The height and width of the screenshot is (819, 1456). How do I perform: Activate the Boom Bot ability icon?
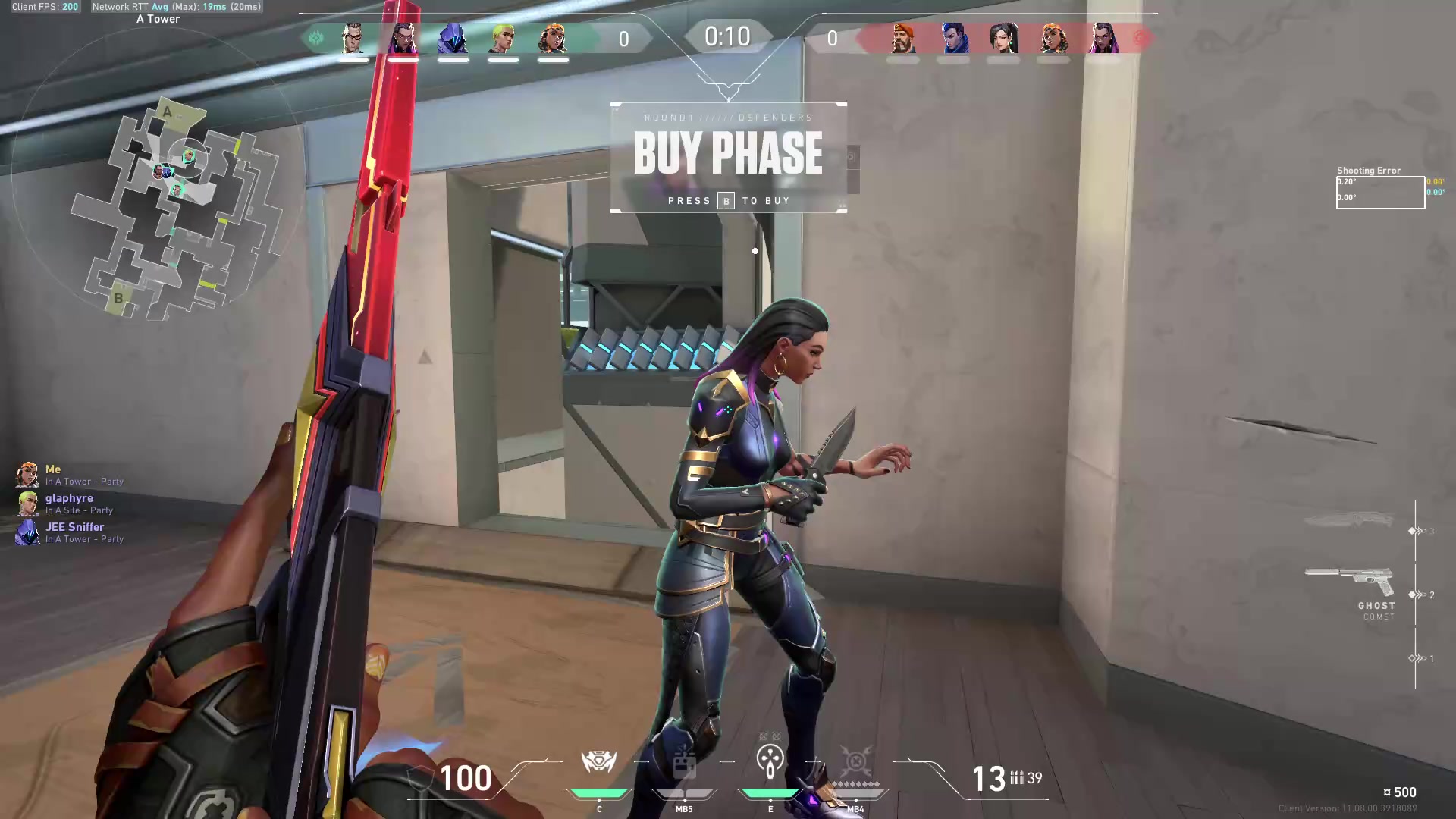pyautogui.click(x=598, y=761)
